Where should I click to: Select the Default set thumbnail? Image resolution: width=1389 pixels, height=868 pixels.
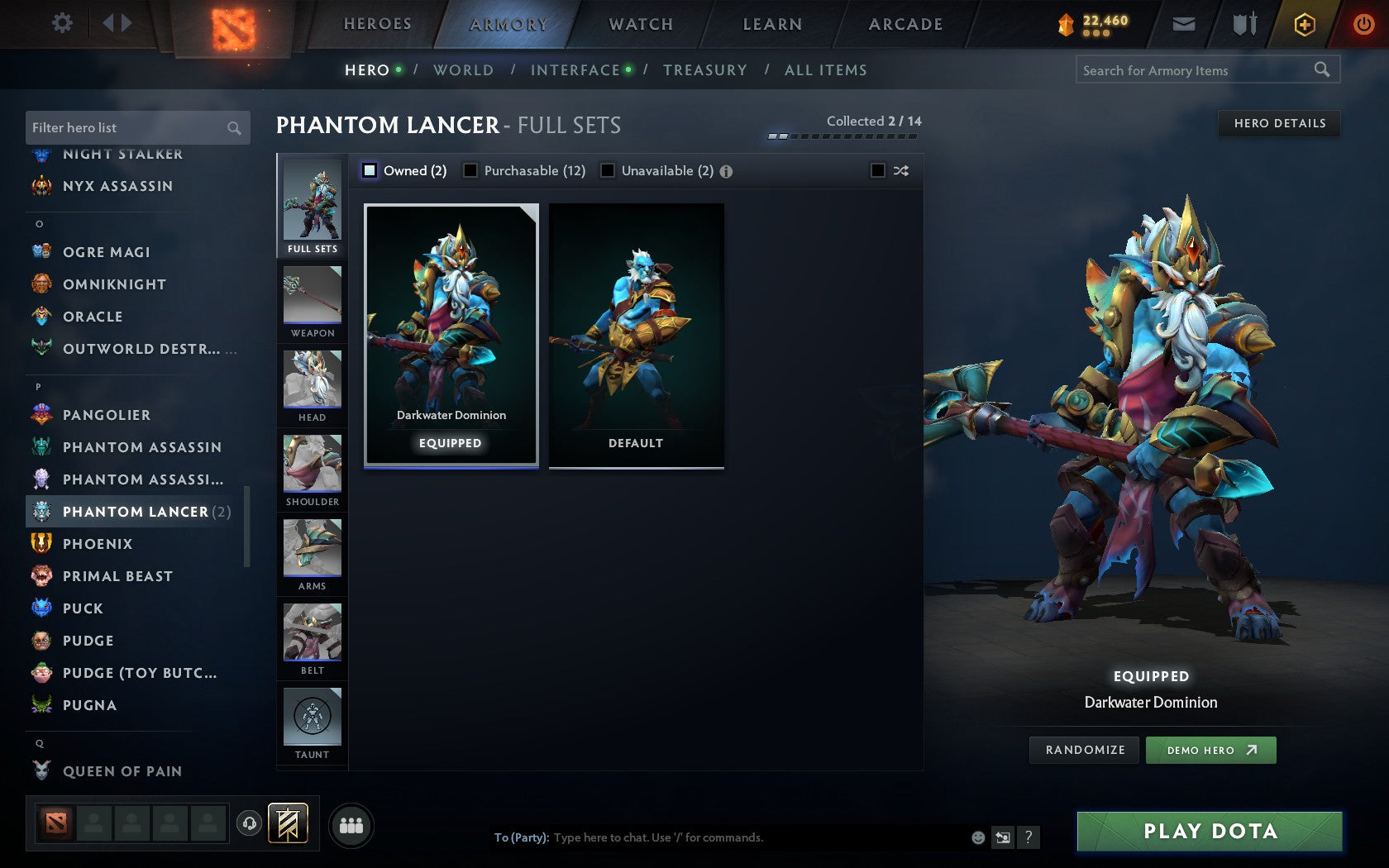635,335
